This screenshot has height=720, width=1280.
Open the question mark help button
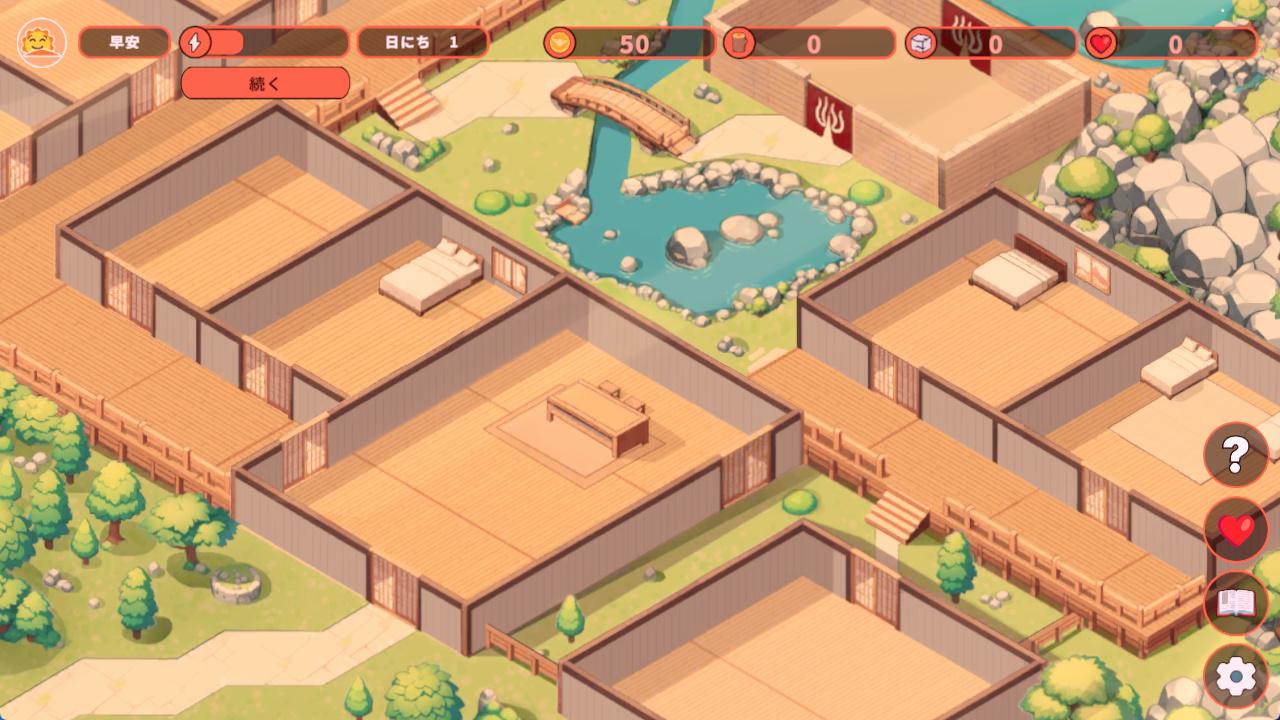click(x=1235, y=455)
